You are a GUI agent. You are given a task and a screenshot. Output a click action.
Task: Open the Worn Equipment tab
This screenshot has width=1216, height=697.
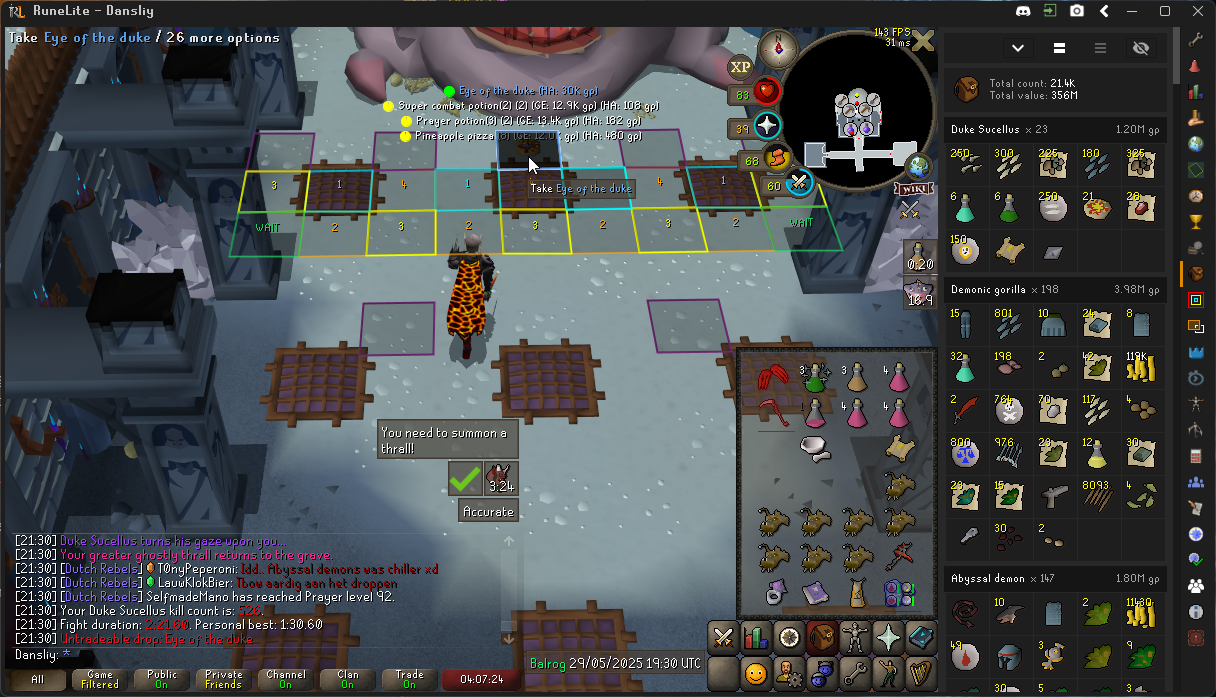[855, 636]
